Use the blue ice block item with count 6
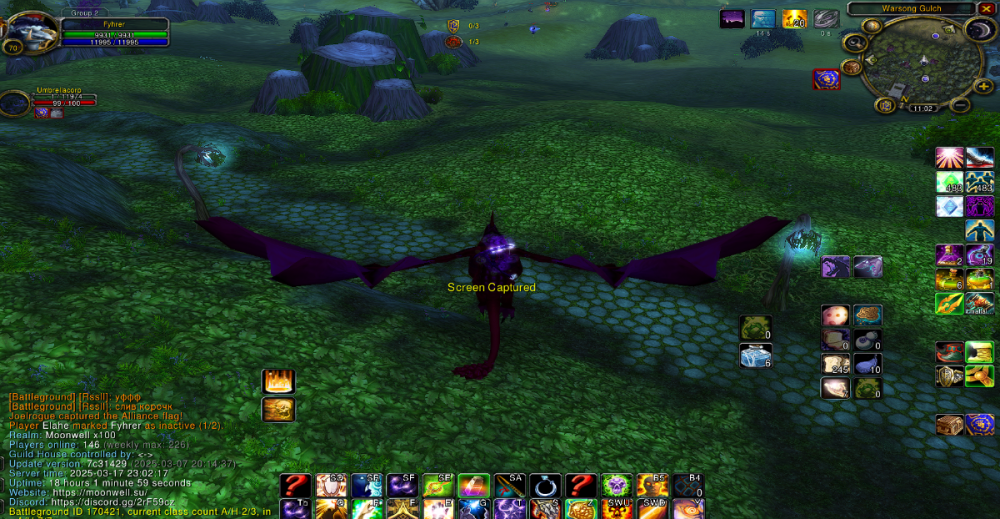The image size is (1000, 519). tap(756, 355)
